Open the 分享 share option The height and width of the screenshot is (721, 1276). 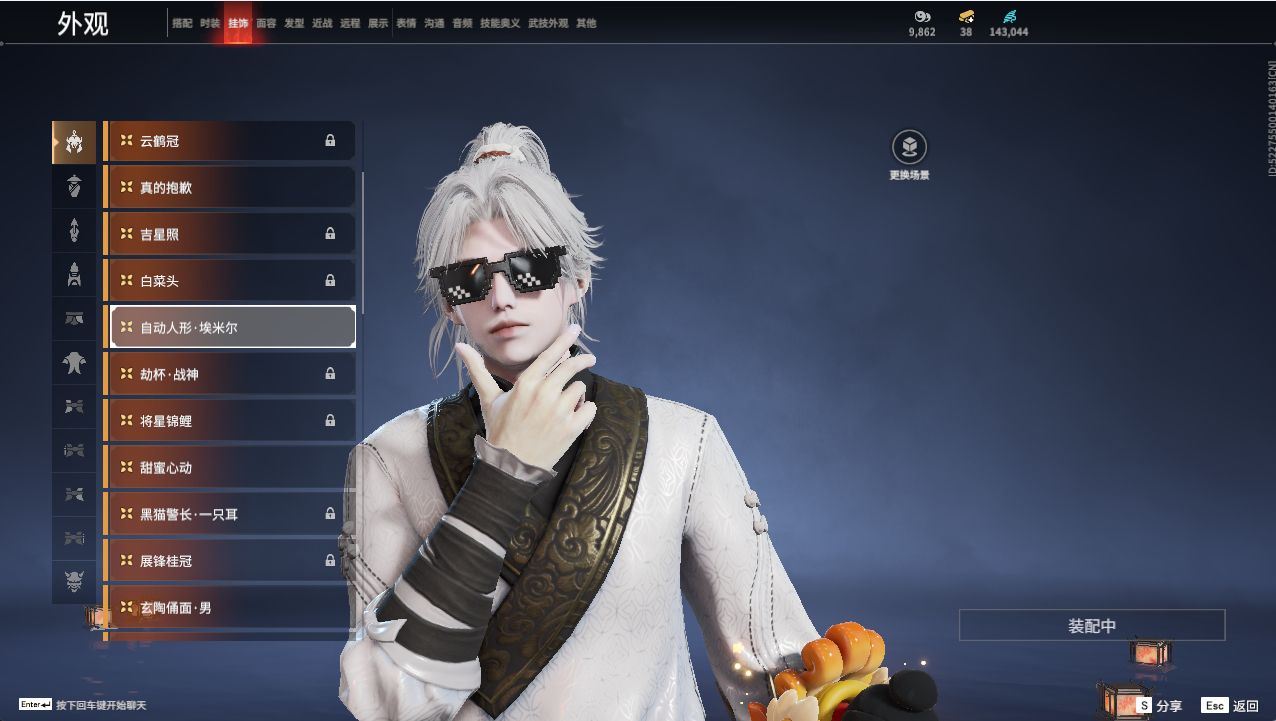(x=1160, y=706)
